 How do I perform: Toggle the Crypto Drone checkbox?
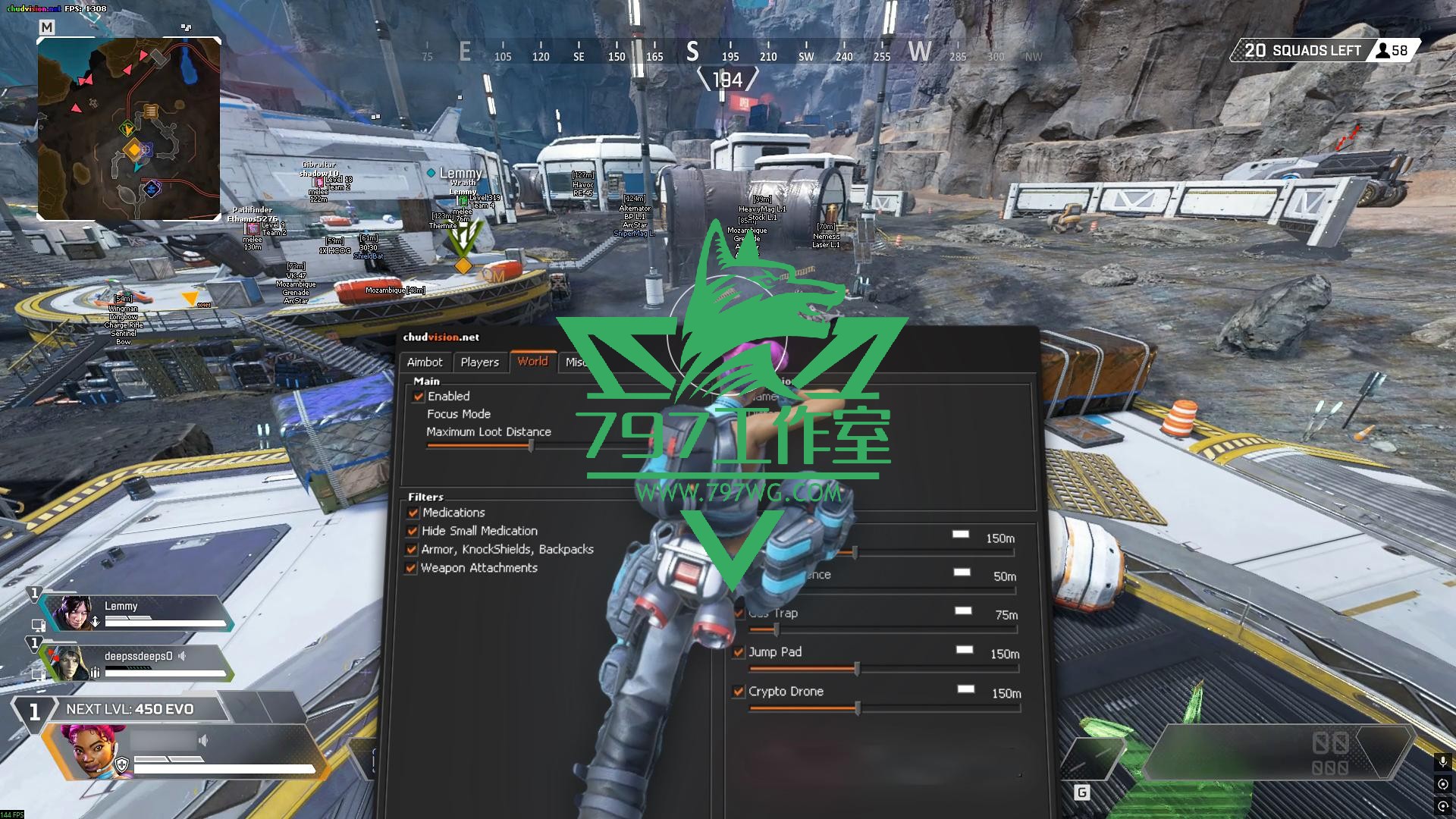pyautogui.click(x=739, y=692)
